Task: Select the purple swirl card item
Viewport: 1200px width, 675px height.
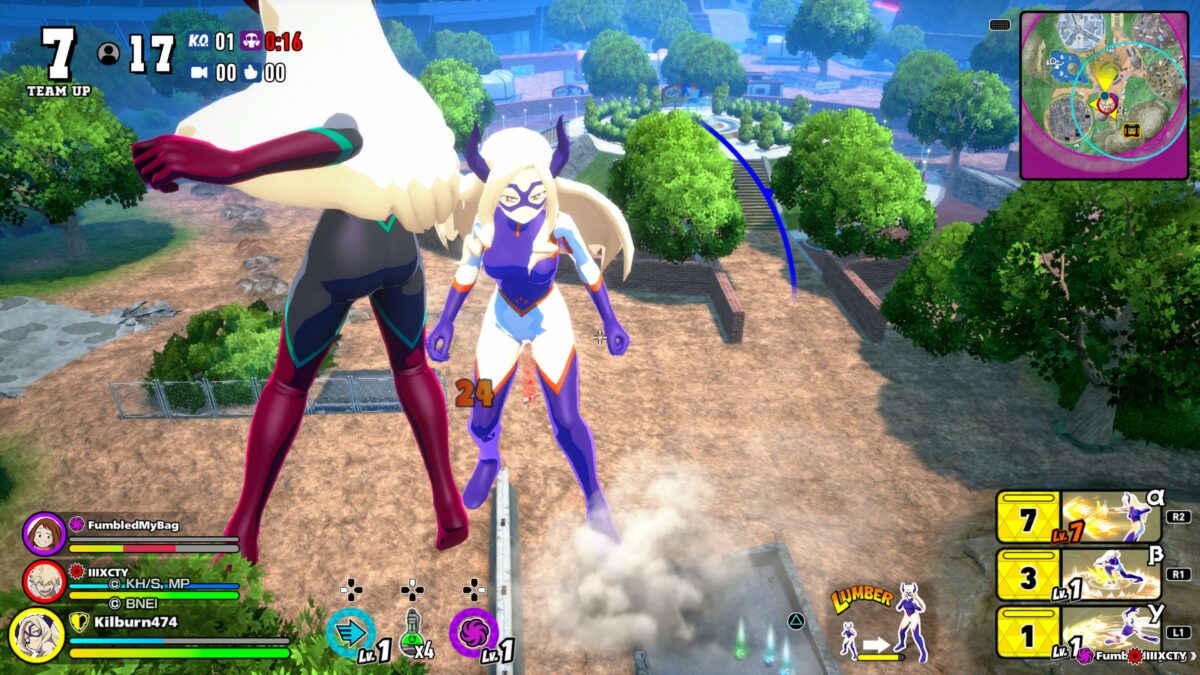Action: [473, 632]
